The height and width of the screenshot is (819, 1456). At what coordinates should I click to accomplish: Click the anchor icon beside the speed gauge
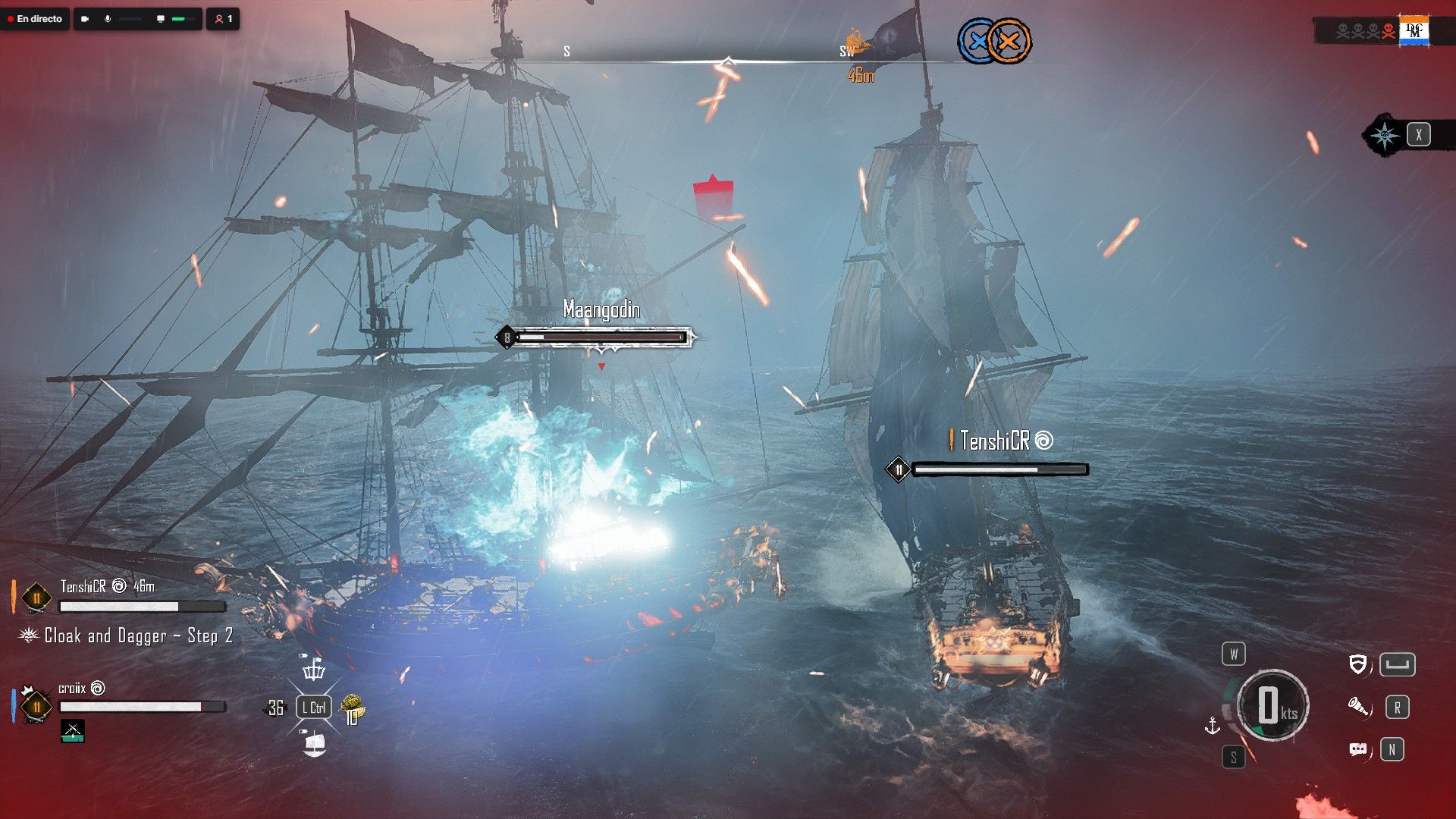pyautogui.click(x=1213, y=726)
